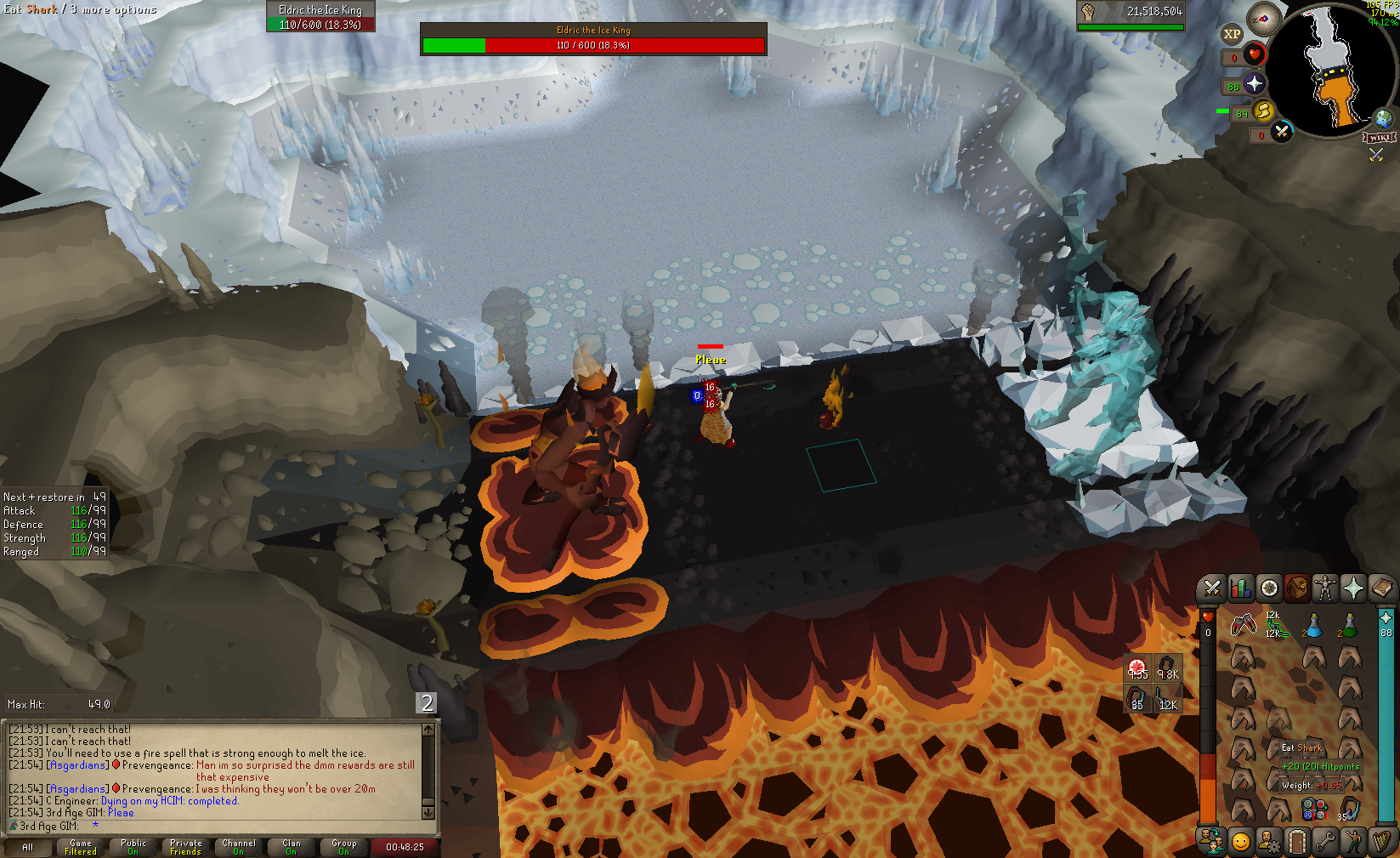Open the Settings wrench tab
Screen dimensions: 1400x858
(x=1325, y=842)
